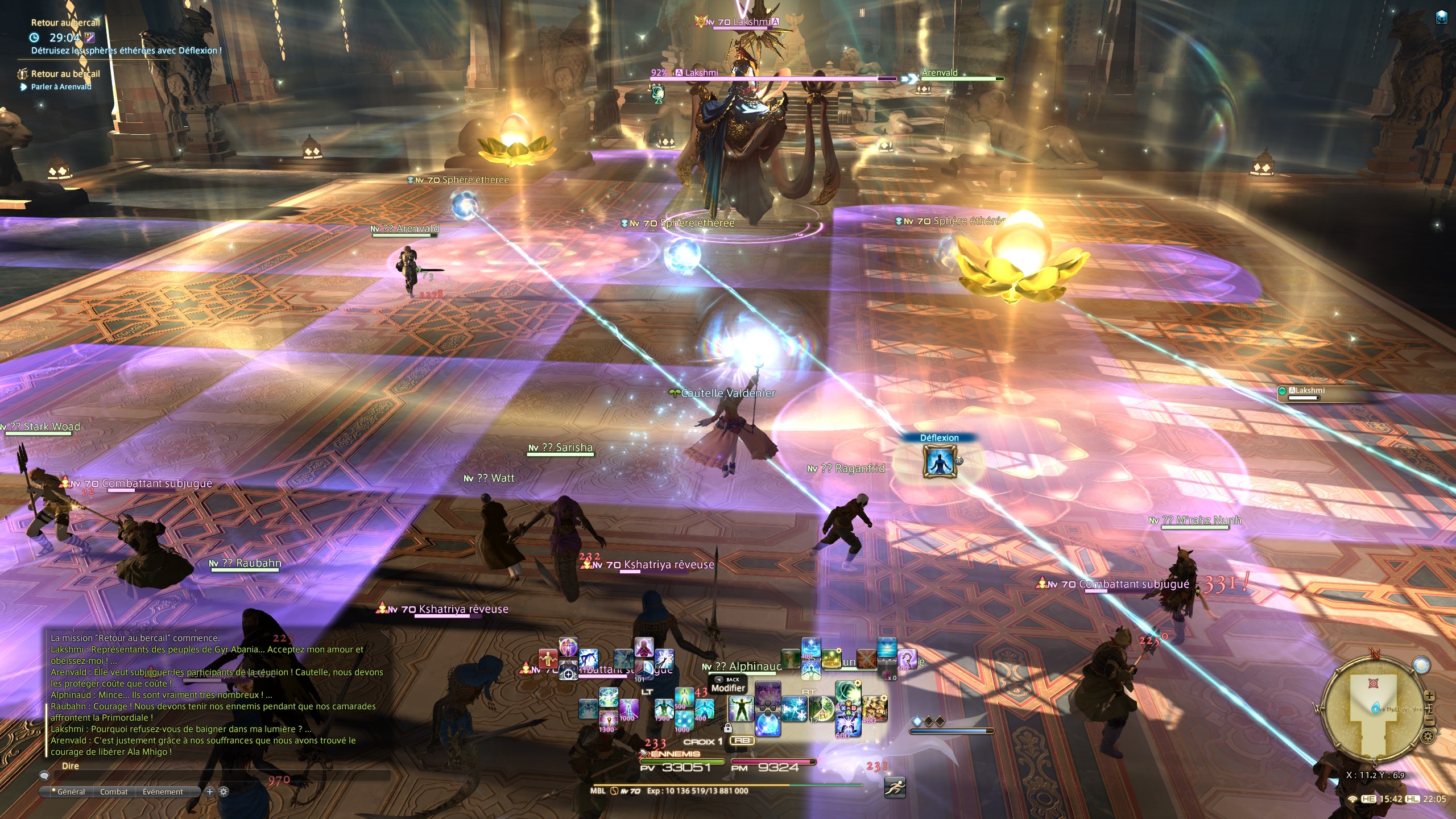Open the Événement chat tab

pos(163,792)
